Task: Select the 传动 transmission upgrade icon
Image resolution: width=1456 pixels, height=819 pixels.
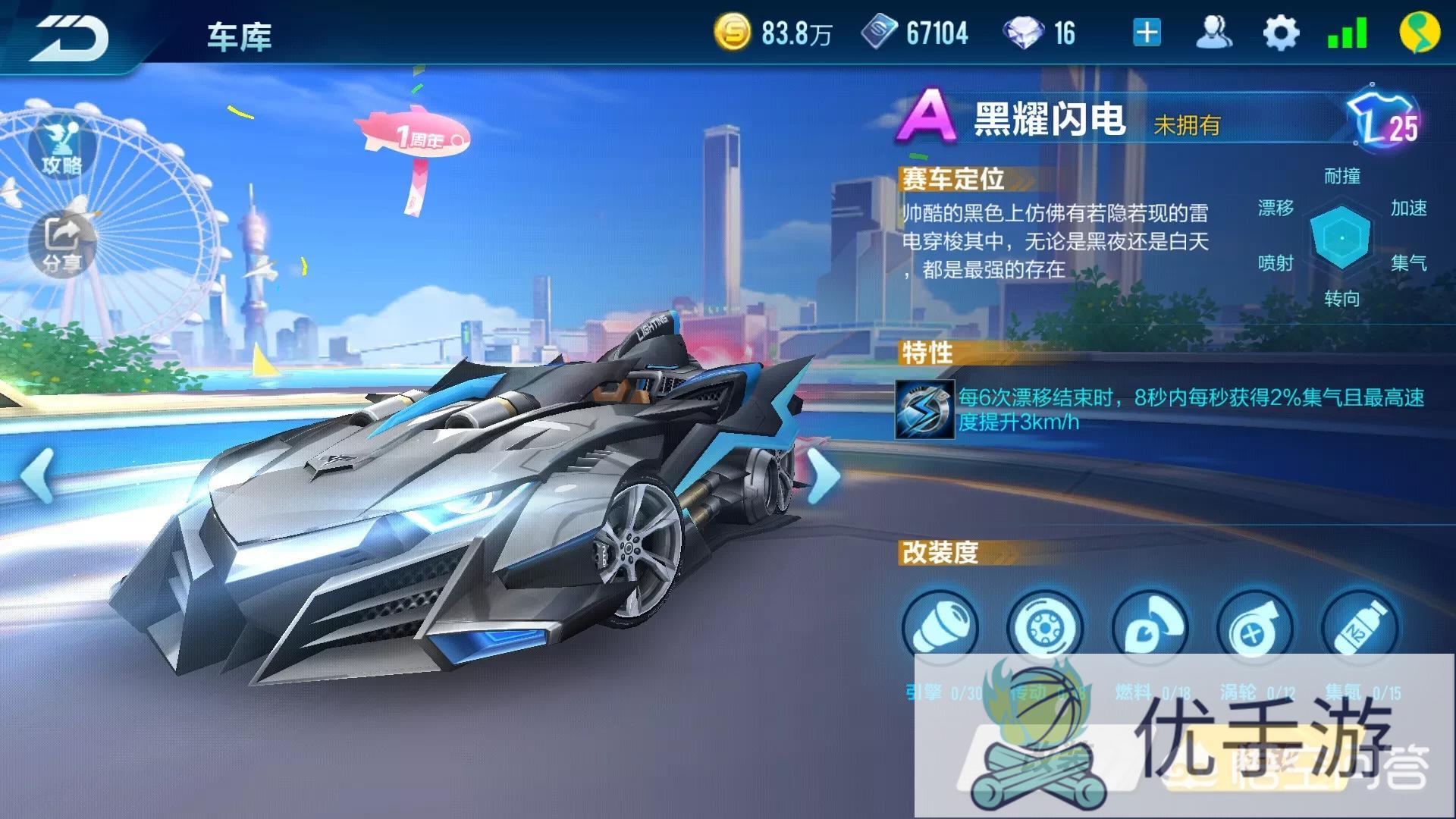Action: coord(1044,628)
